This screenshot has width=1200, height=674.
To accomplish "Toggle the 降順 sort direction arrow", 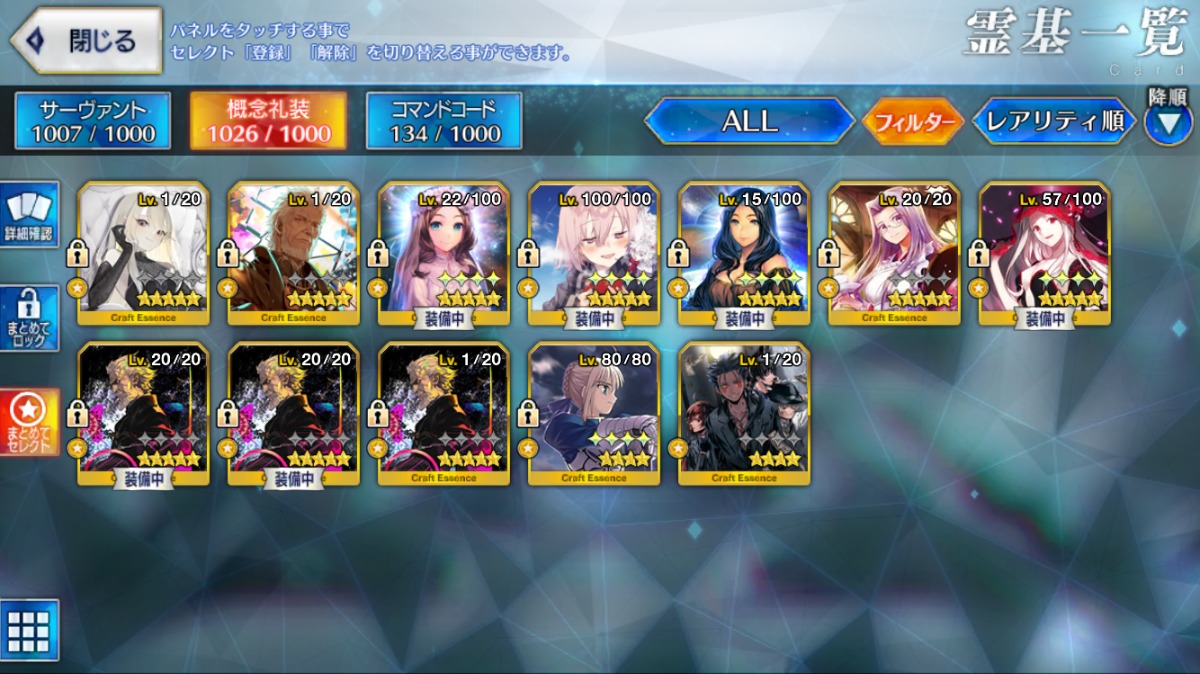I will click(1167, 122).
